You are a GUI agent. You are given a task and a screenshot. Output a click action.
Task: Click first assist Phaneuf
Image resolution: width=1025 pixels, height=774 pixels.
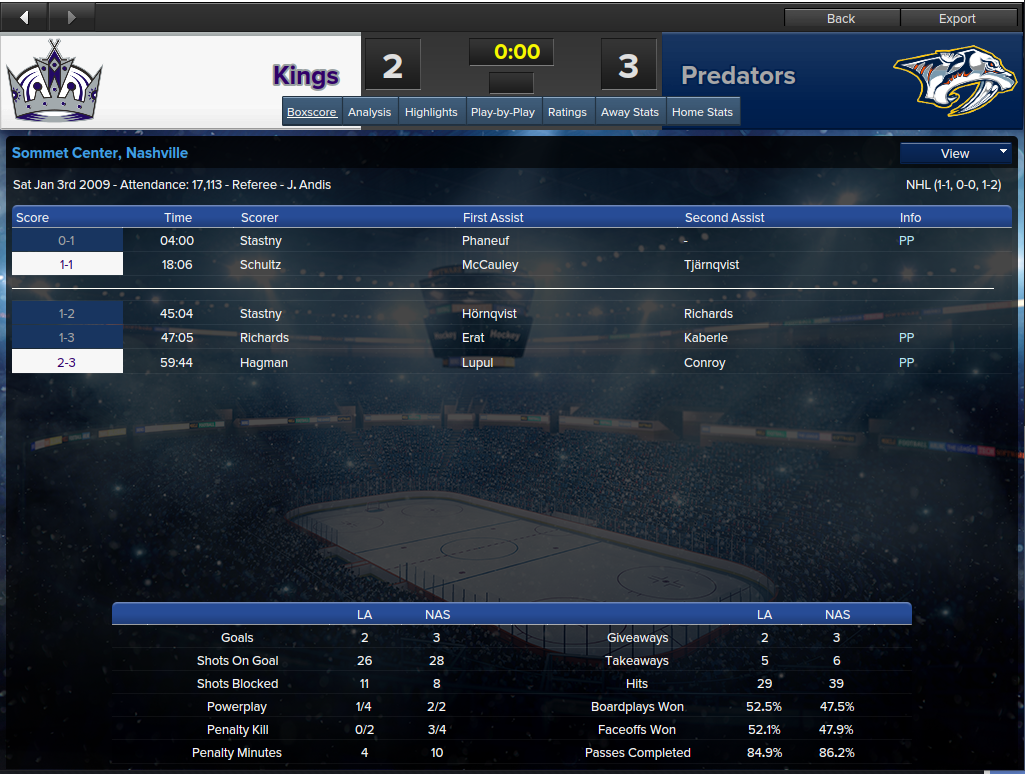click(x=486, y=241)
